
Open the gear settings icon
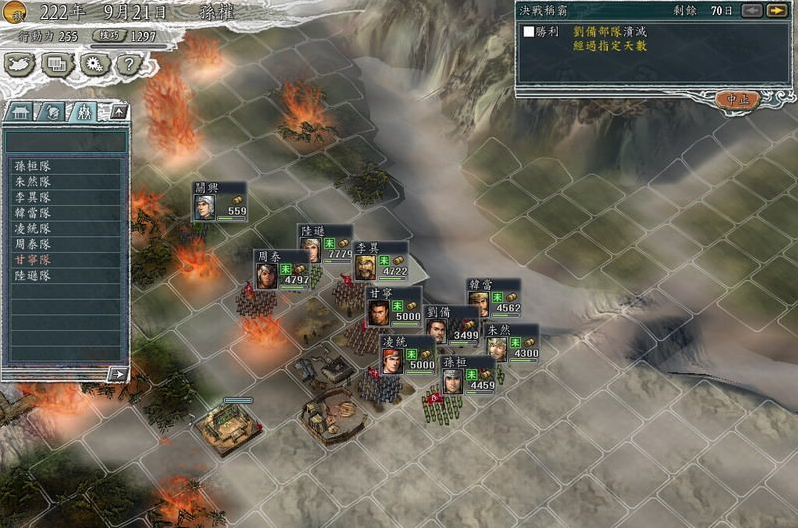[94, 64]
